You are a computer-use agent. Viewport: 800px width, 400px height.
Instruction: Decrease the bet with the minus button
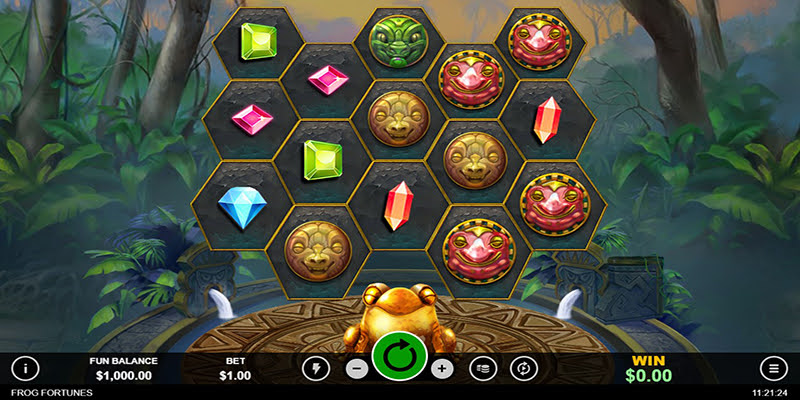[x=357, y=368]
